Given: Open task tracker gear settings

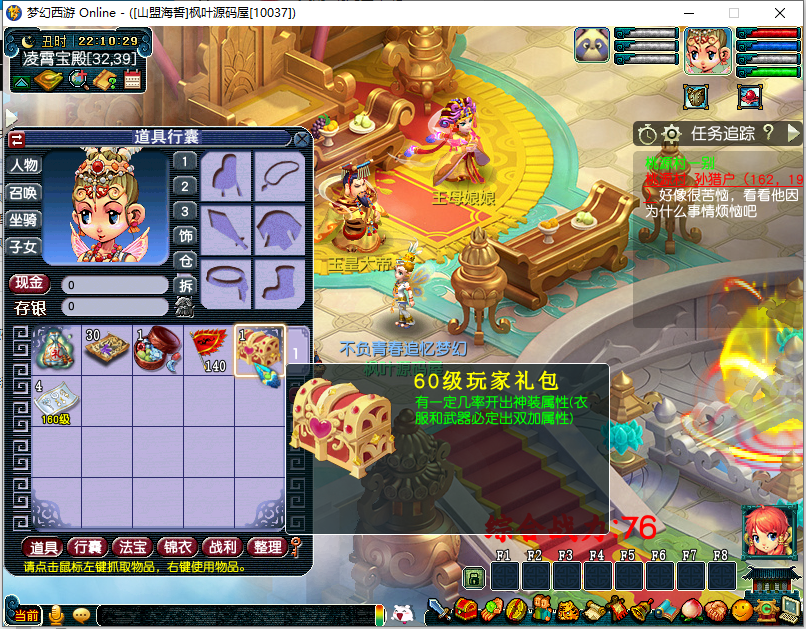Looking at the screenshot, I should tap(671, 133).
